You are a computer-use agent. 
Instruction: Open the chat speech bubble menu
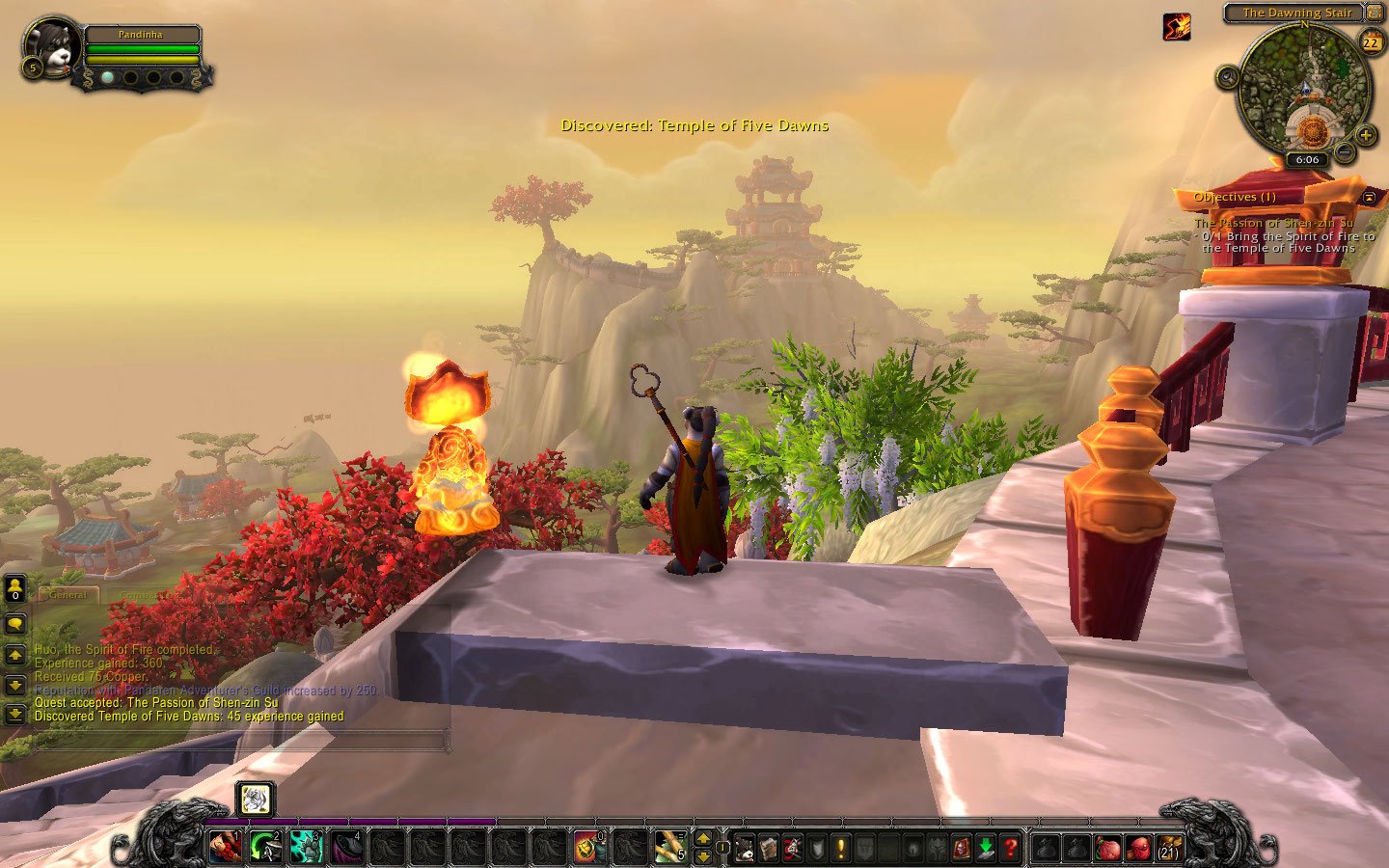tap(15, 623)
